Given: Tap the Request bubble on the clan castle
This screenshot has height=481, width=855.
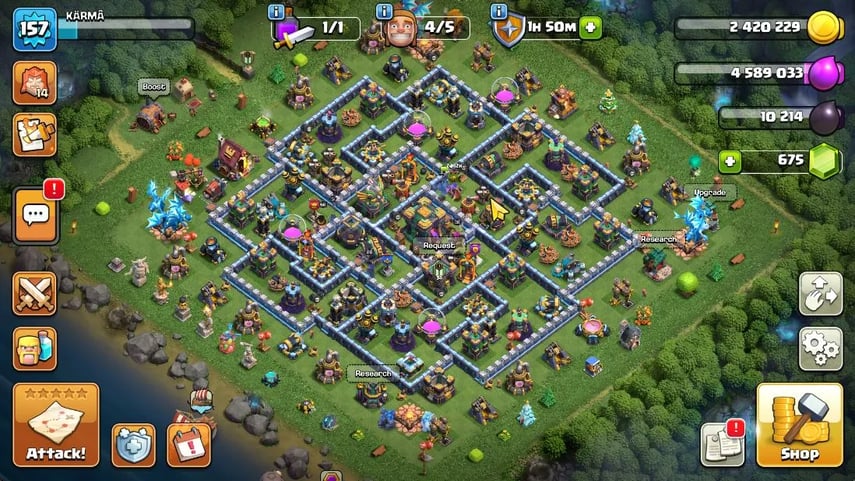Looking at the screenshot, I should tap(438, 245).
